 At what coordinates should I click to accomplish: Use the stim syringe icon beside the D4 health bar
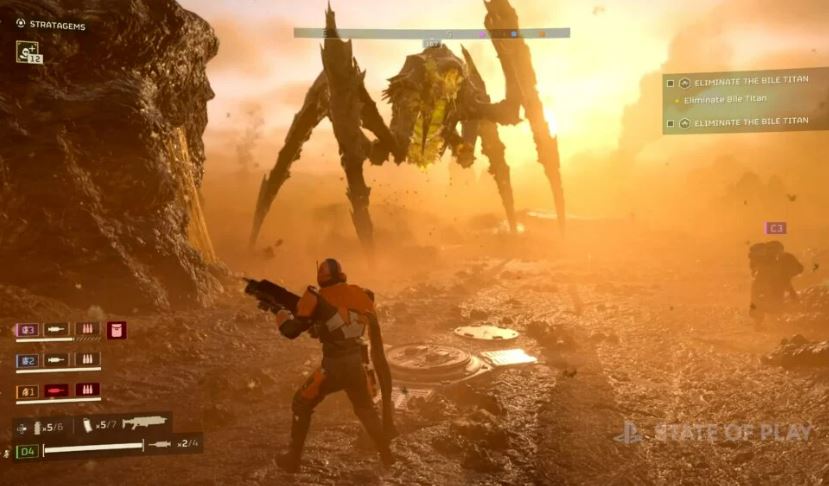[x=159, y=443]
